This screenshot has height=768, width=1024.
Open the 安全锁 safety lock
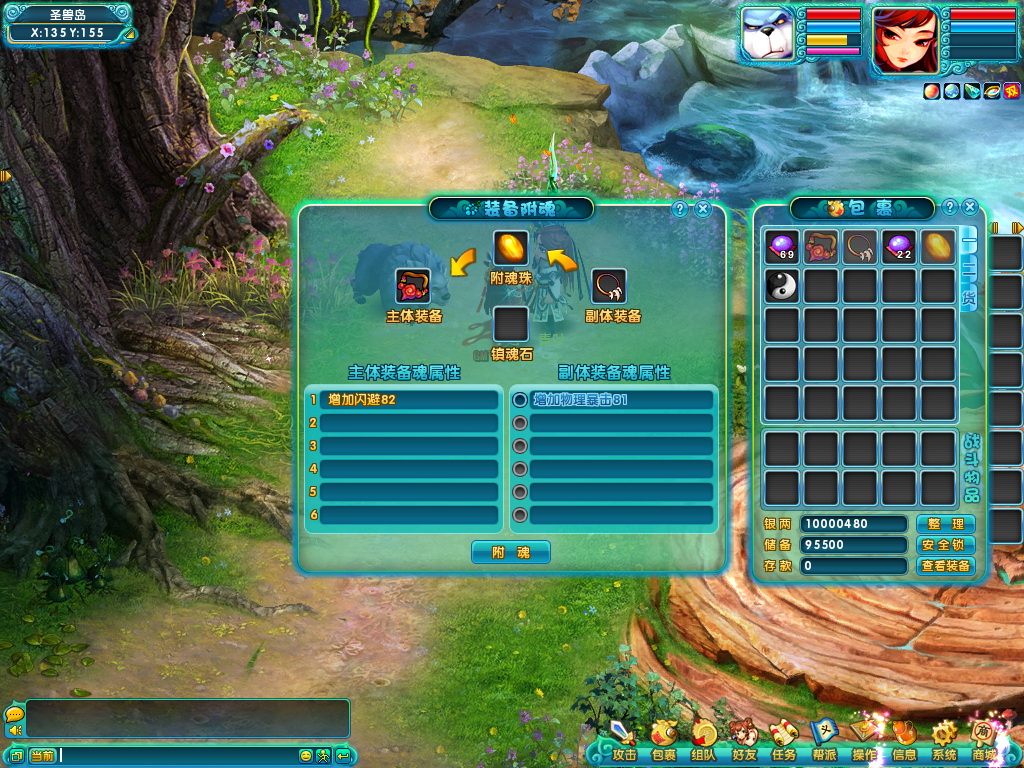(945, 545)
